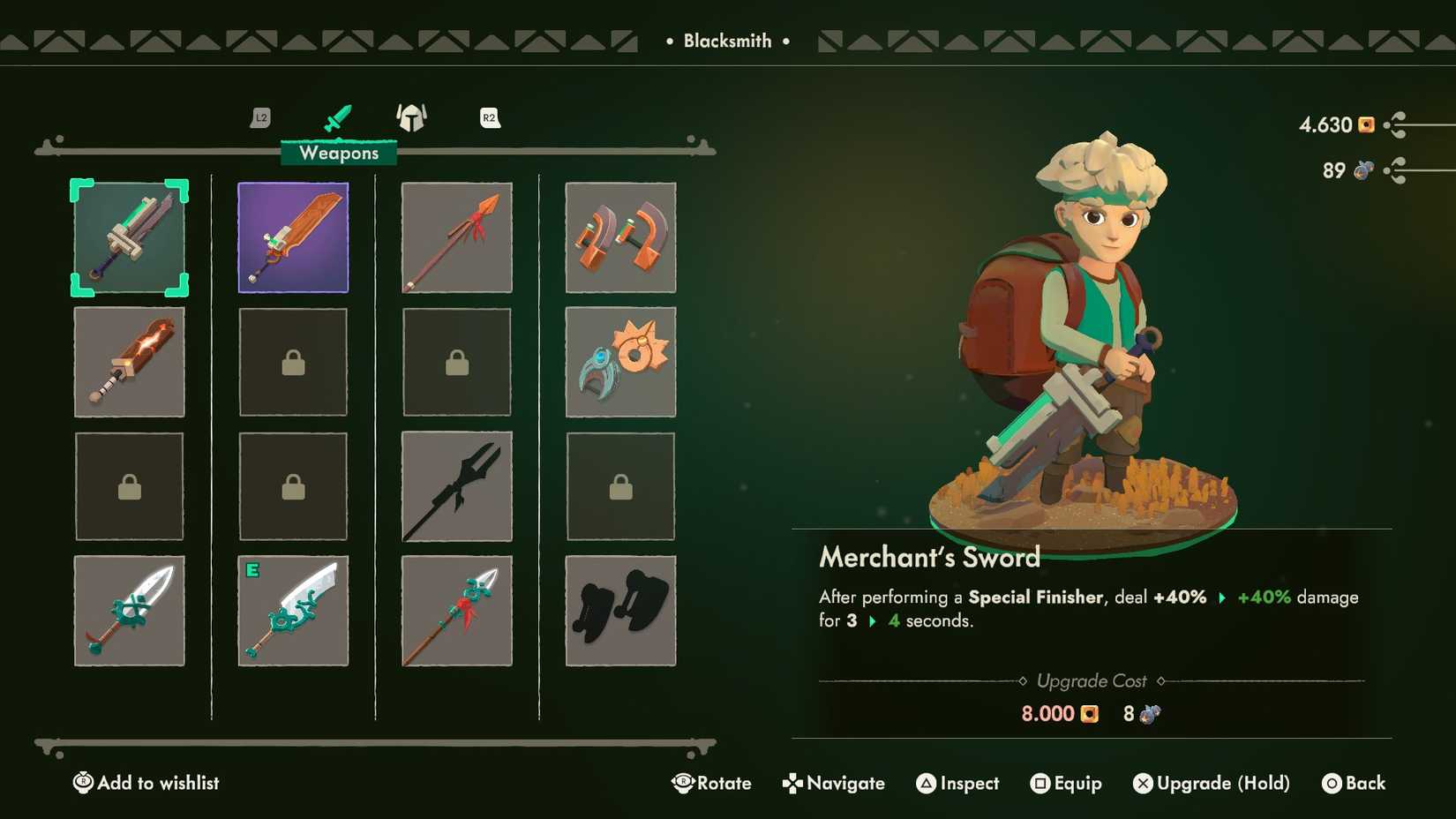The width and height of the screenshot is (1456, 819).
Task: Inspect the Merchant's Sword
Action: point(957,783)
